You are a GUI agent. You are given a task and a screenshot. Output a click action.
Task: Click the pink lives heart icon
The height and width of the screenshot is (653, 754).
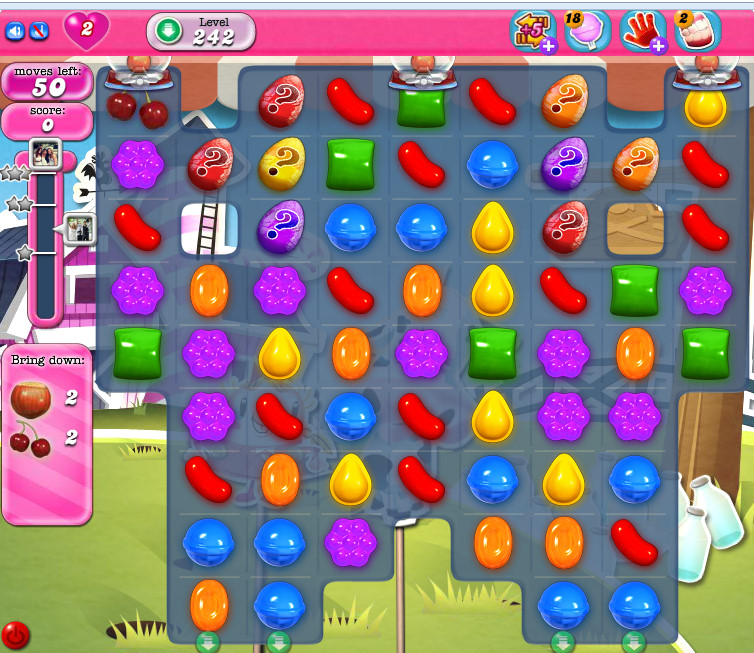86,30
